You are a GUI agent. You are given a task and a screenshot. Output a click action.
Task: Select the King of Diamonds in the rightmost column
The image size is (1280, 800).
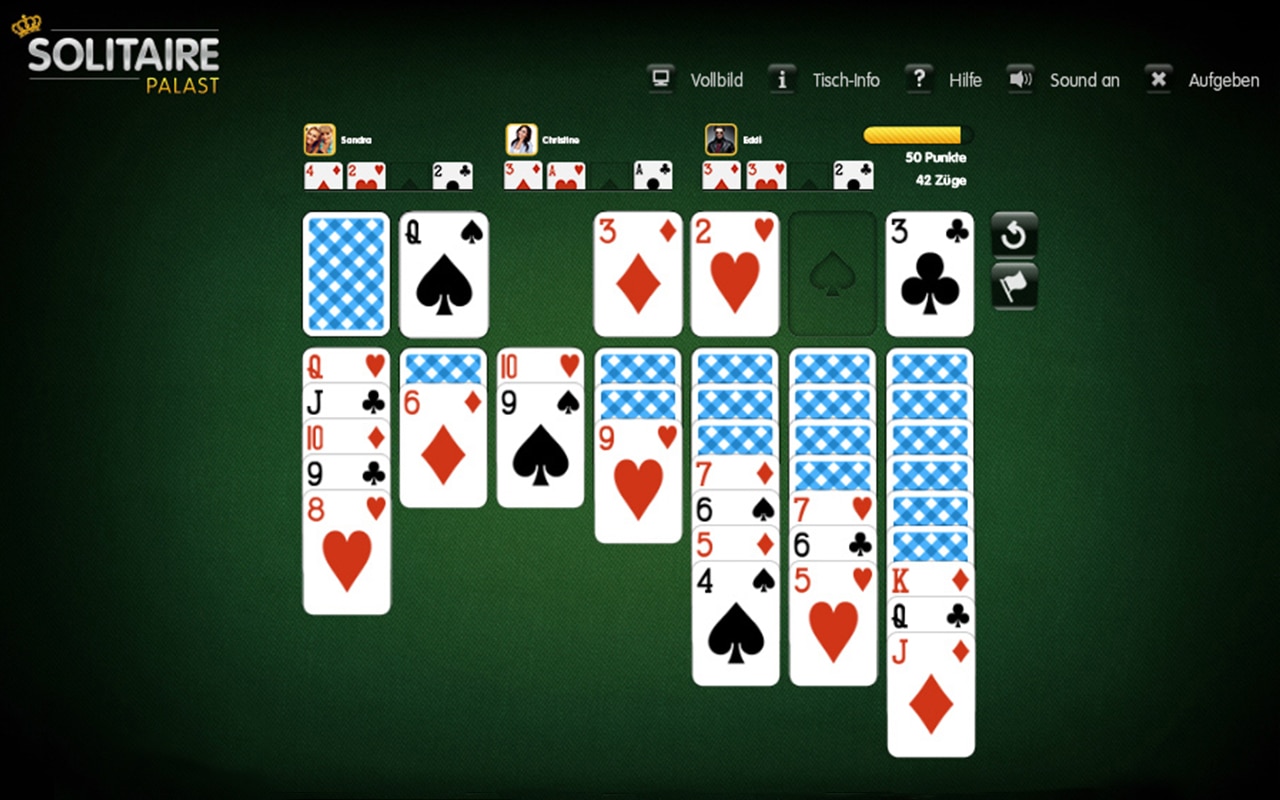point(930,578)
